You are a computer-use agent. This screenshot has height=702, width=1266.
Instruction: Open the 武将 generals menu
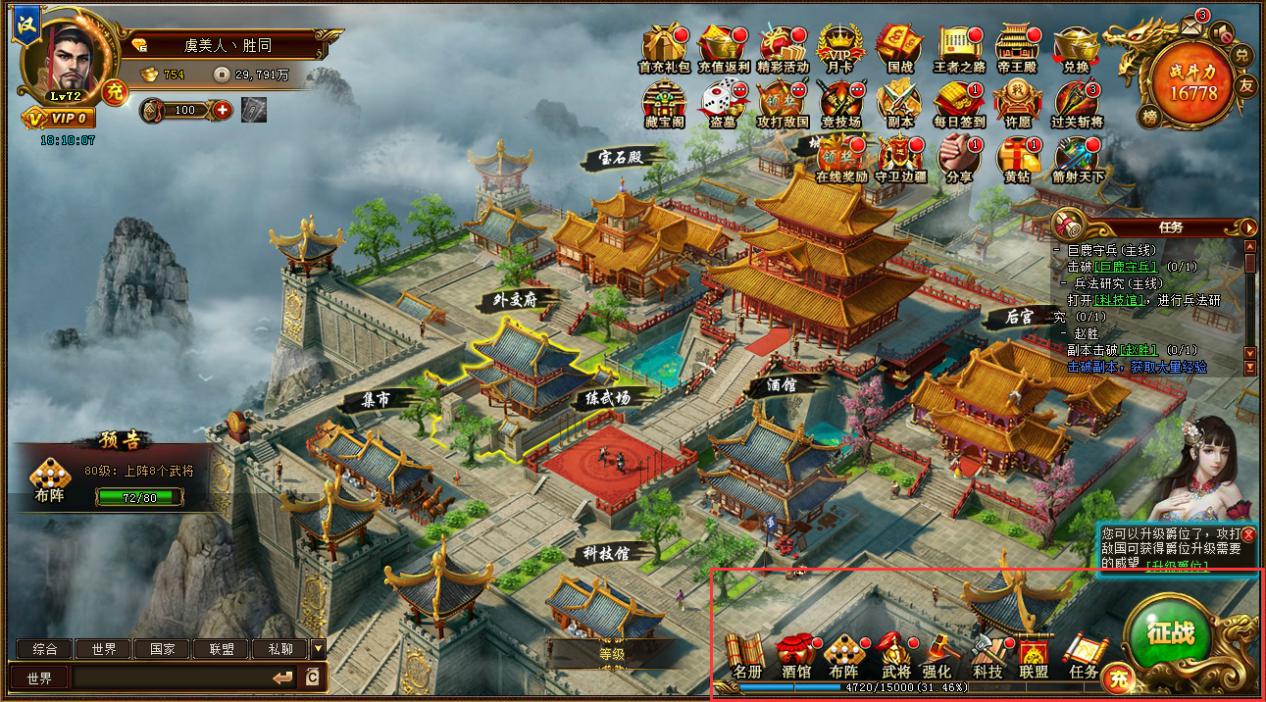[895, 655]
